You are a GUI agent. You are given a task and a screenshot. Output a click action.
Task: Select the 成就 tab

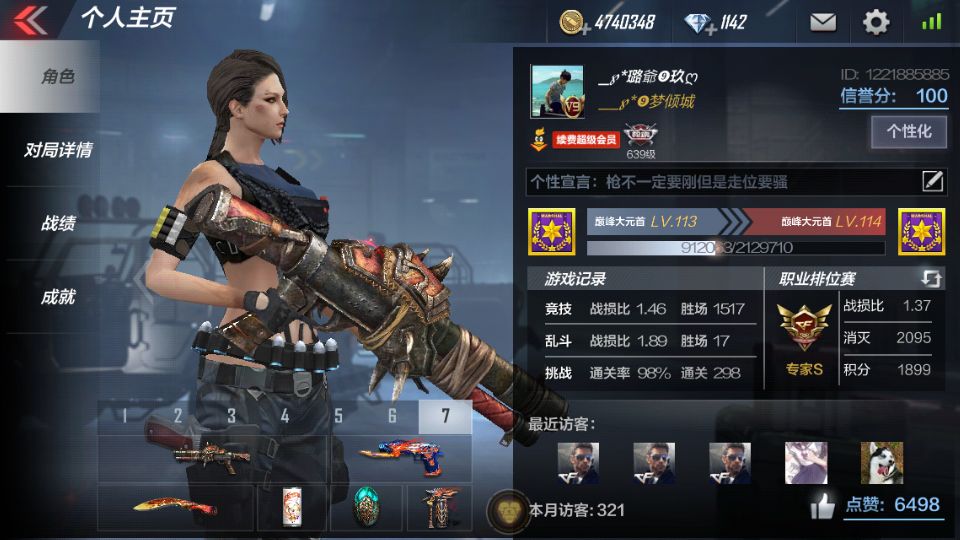click(x=57, y=296)
